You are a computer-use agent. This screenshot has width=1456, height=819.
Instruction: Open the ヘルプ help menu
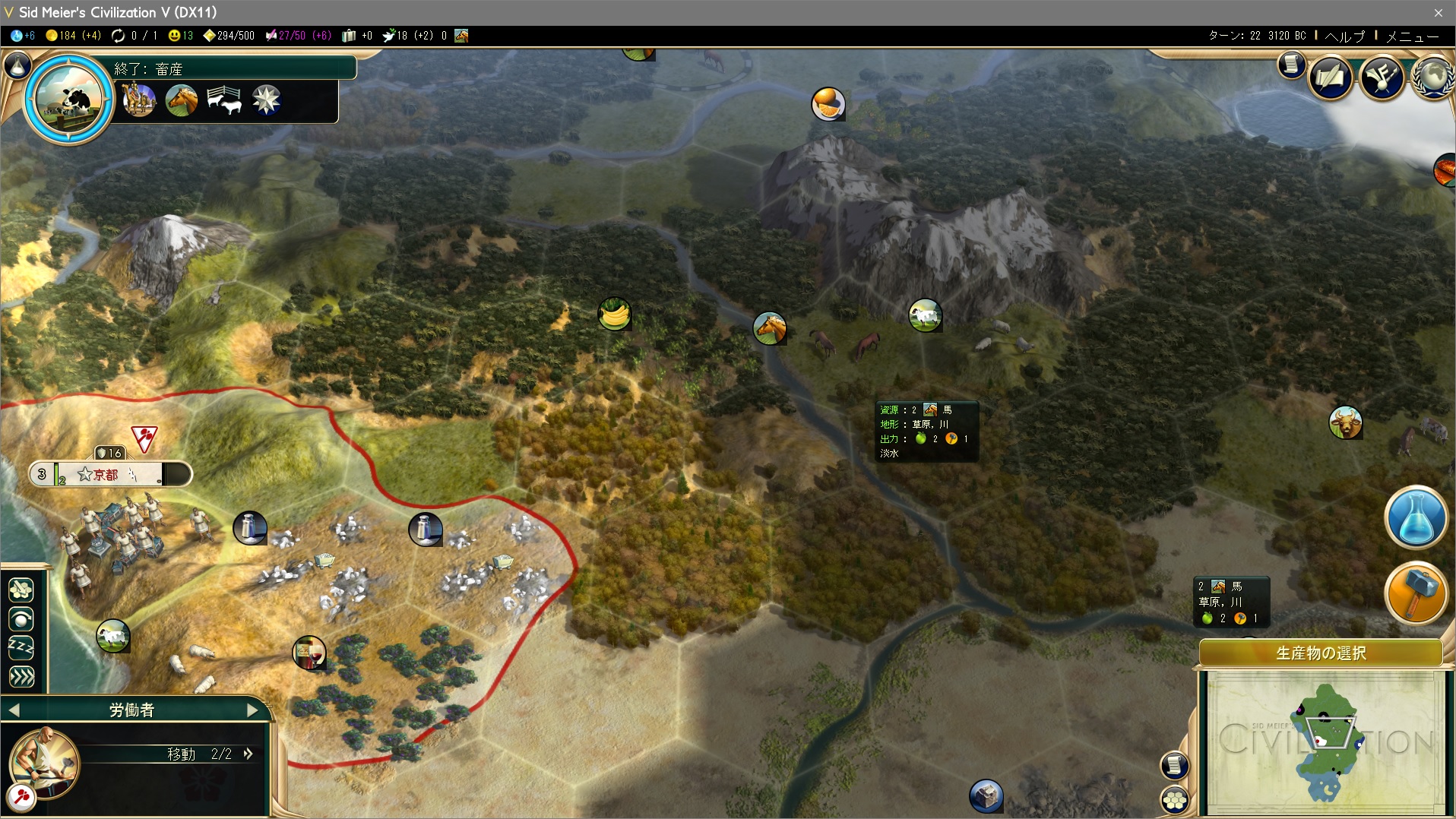point(1344,36)
